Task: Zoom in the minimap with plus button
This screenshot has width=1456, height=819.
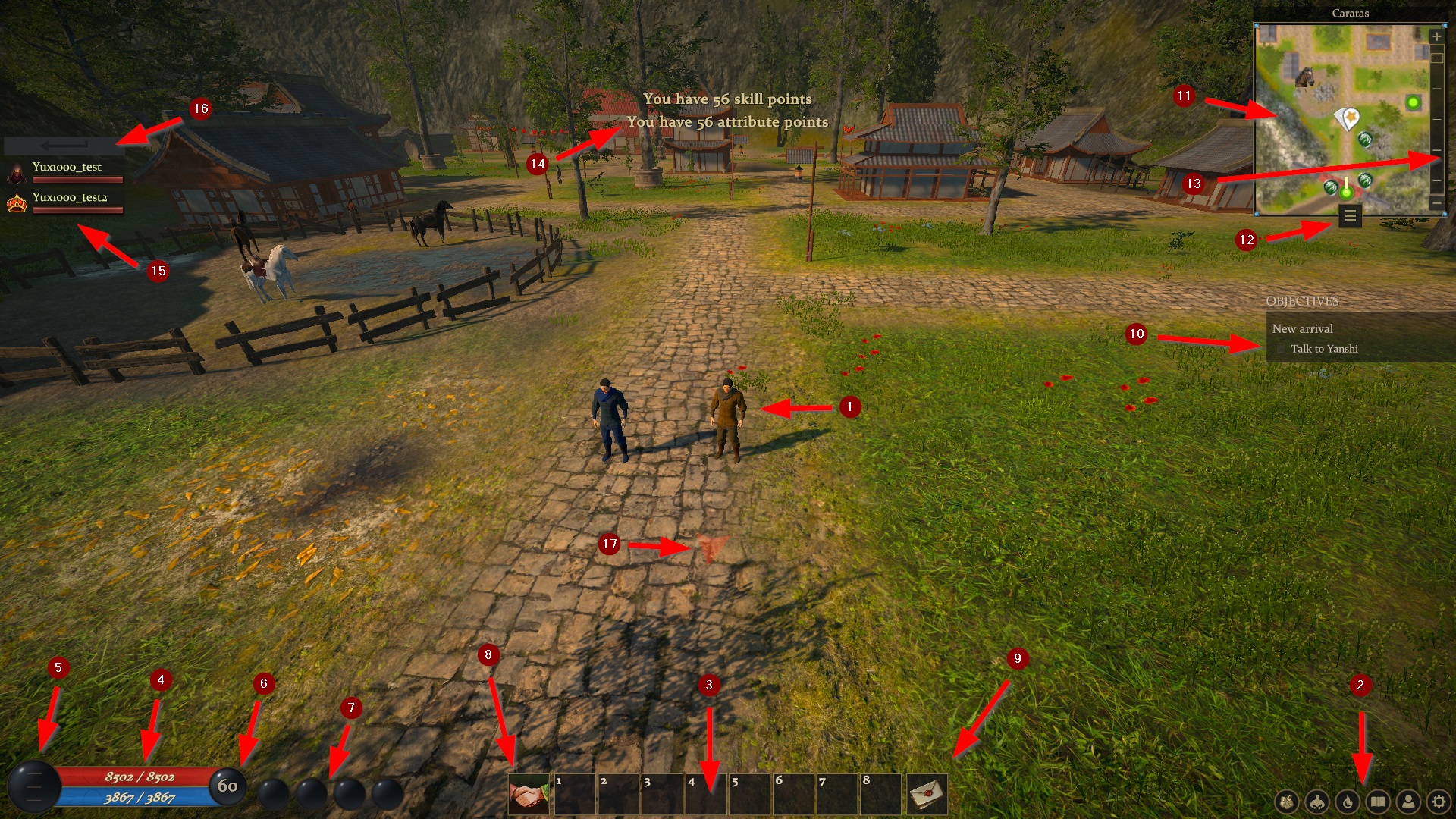Action: 1436,36
